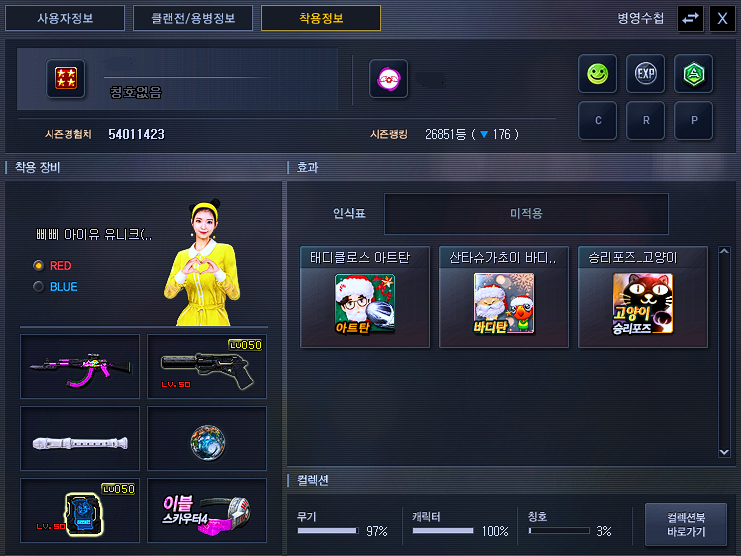Select the BLUE team radio option
The image size is (741, 556).
point(39,287)
